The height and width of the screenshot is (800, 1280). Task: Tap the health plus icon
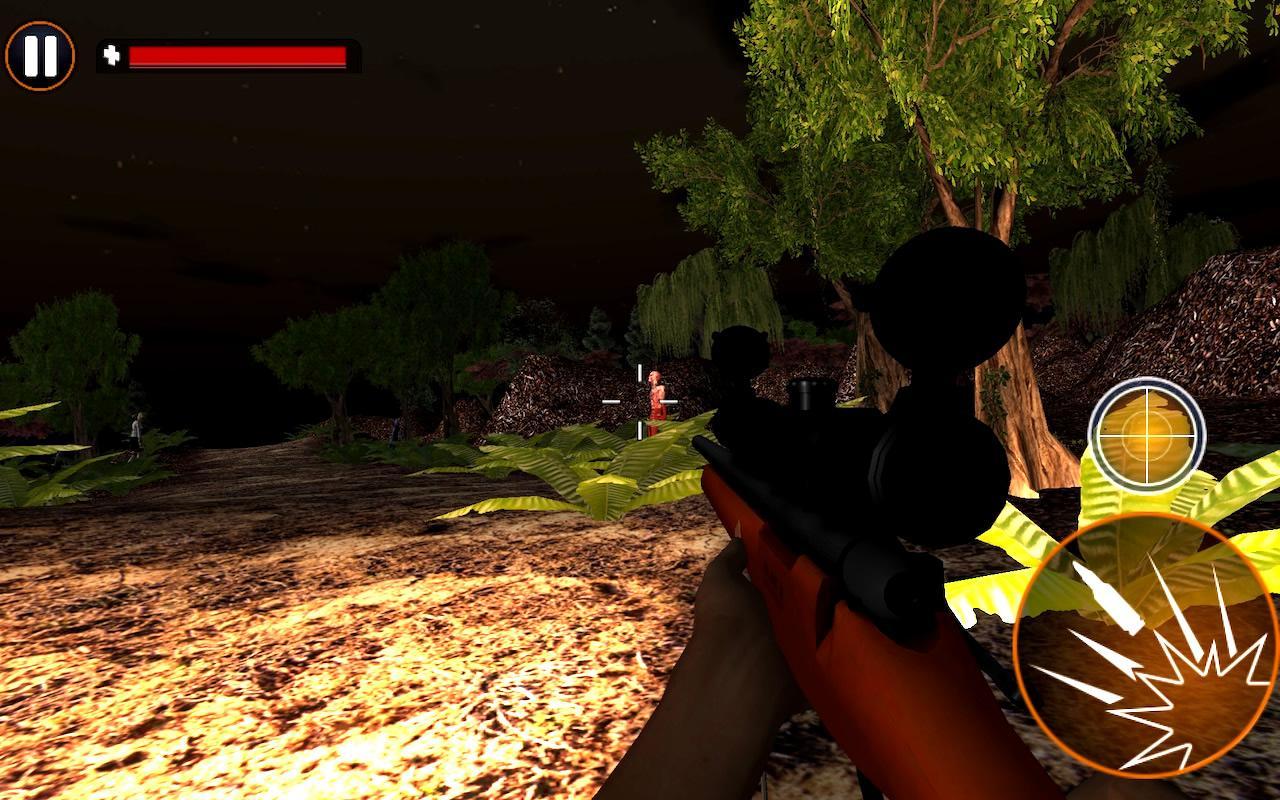[112, 55]
